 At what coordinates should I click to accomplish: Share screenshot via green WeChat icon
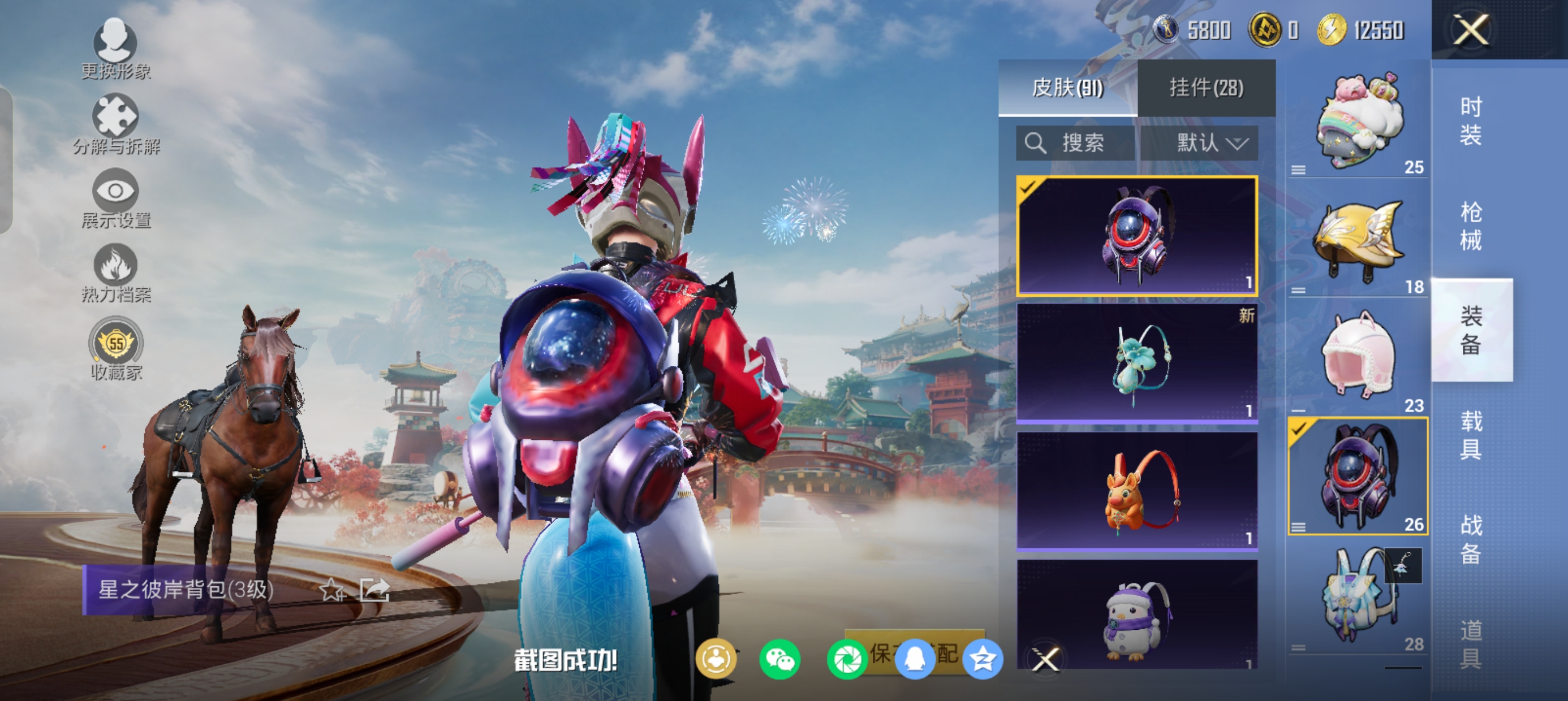point(779,660)
